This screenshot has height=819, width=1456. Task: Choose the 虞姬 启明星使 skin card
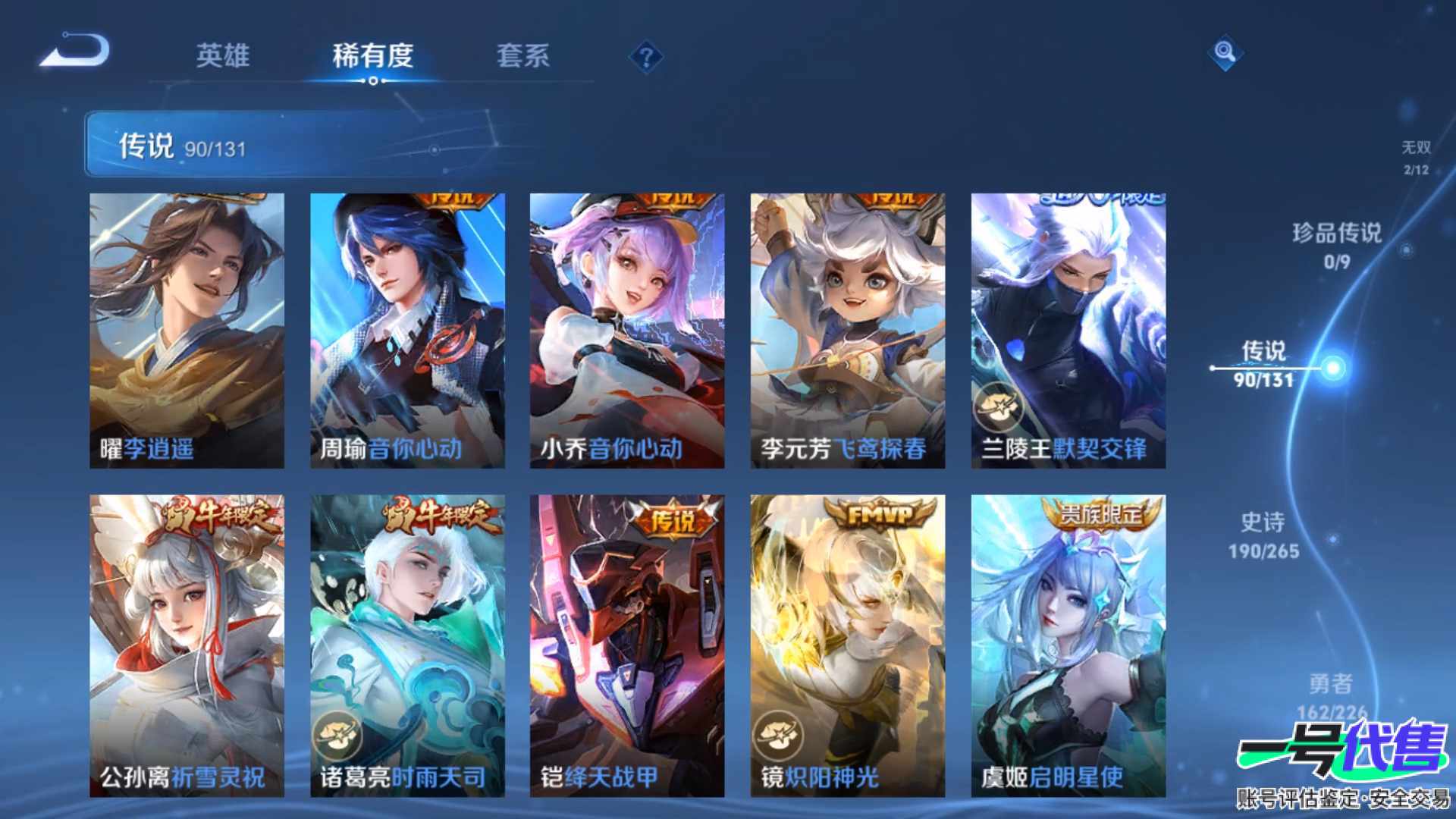[1068, 645]
